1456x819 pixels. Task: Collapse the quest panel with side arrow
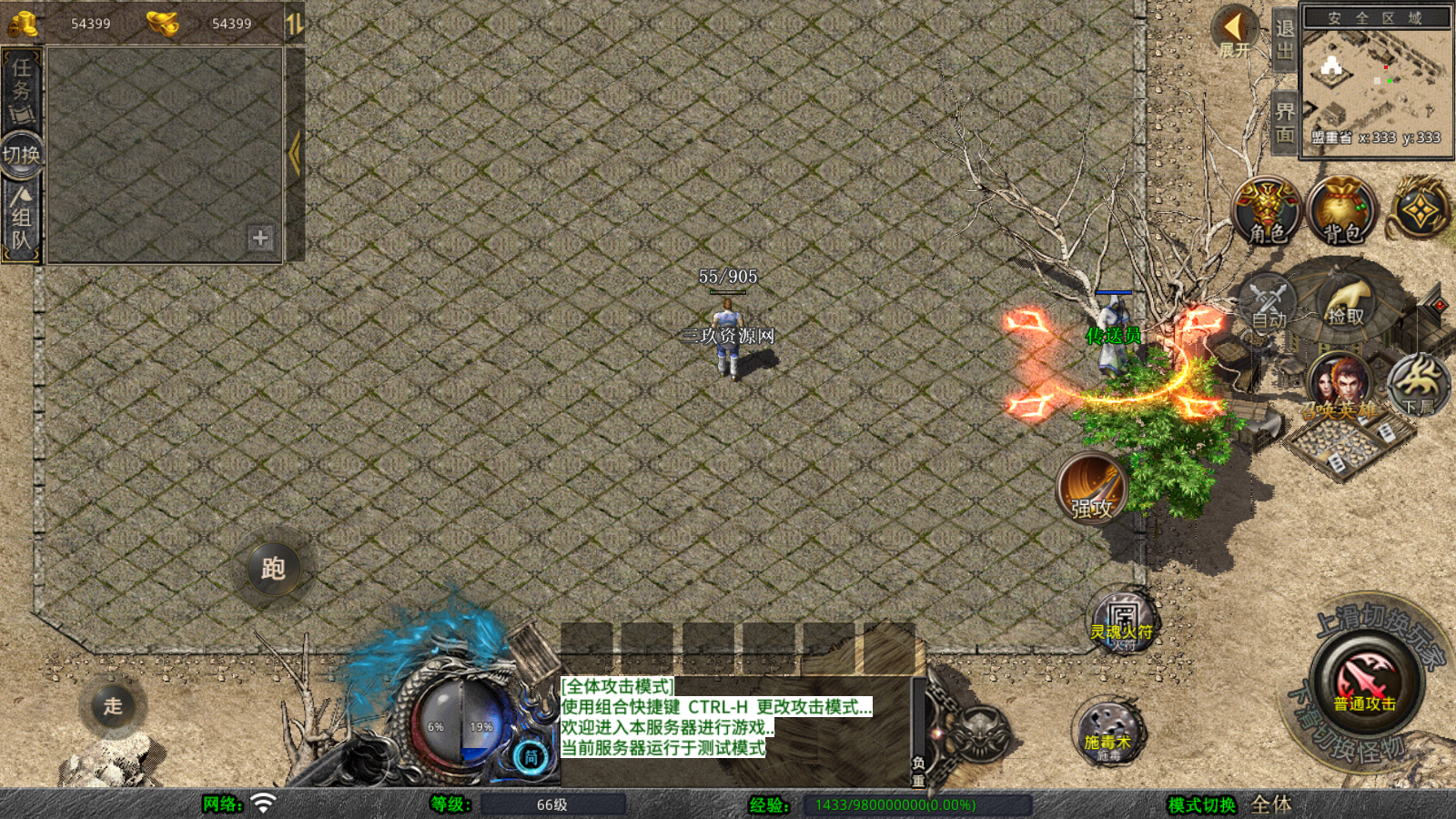294,153
